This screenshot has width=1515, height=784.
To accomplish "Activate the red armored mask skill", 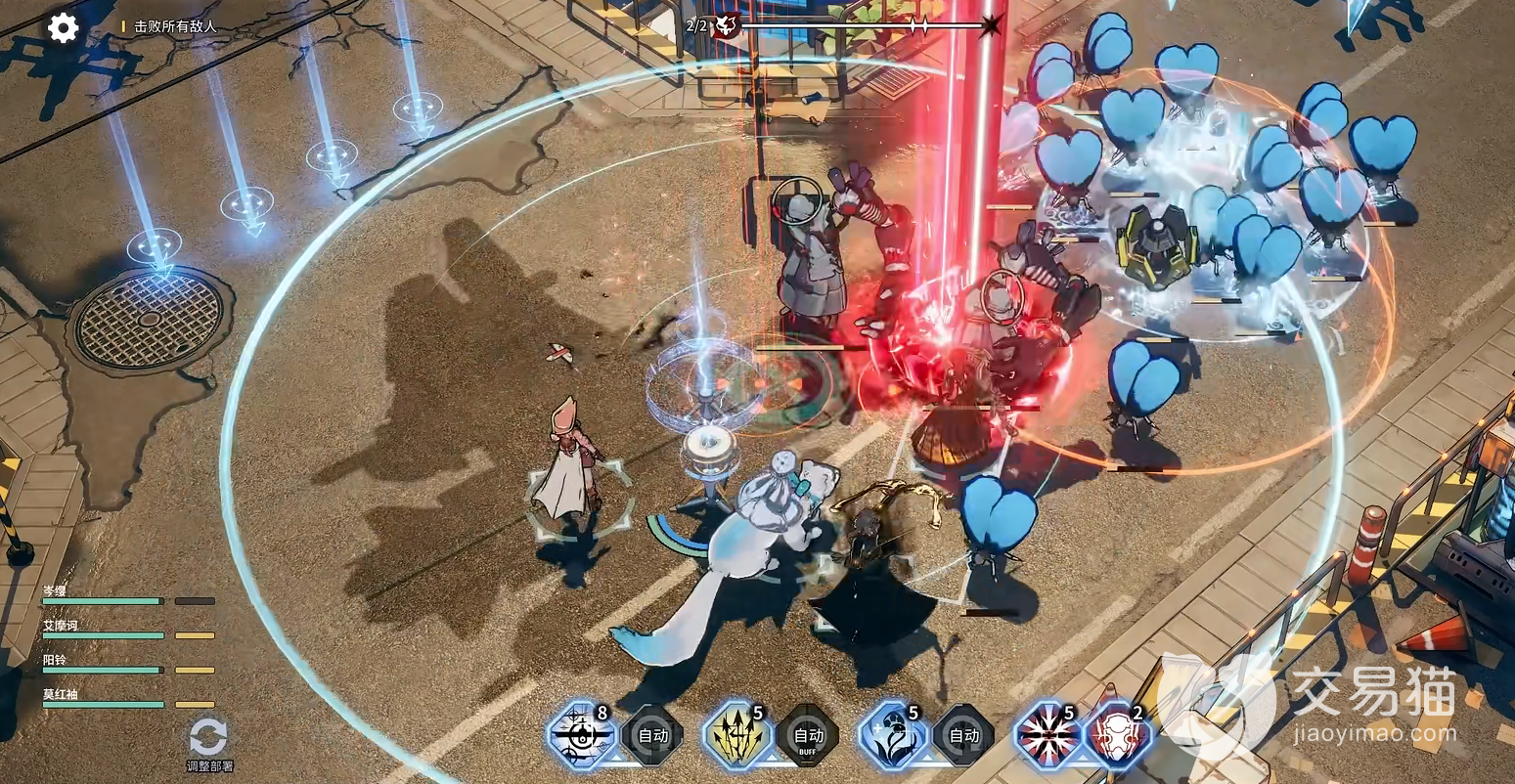I will pyautogui.click(x=1116, y=736).
